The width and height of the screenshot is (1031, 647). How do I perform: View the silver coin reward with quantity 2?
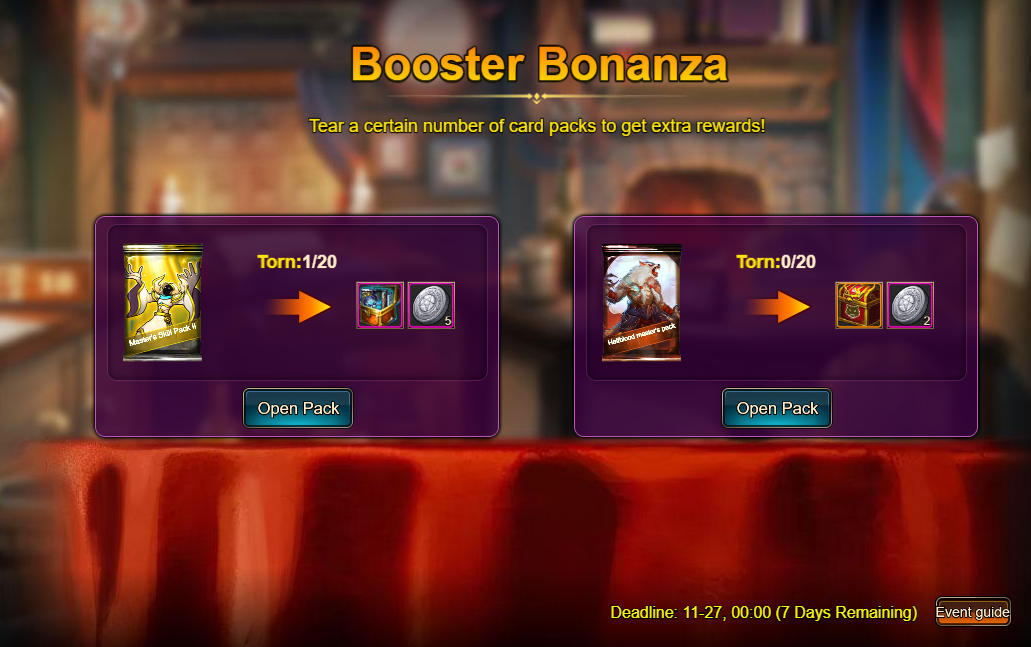[910, 305]
